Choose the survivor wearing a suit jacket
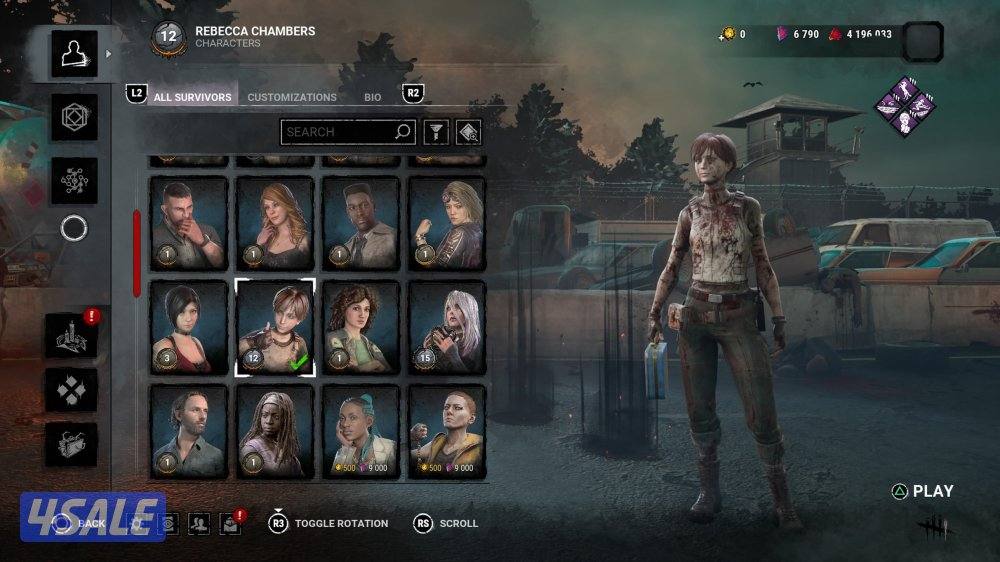 (x=361, y=223)
